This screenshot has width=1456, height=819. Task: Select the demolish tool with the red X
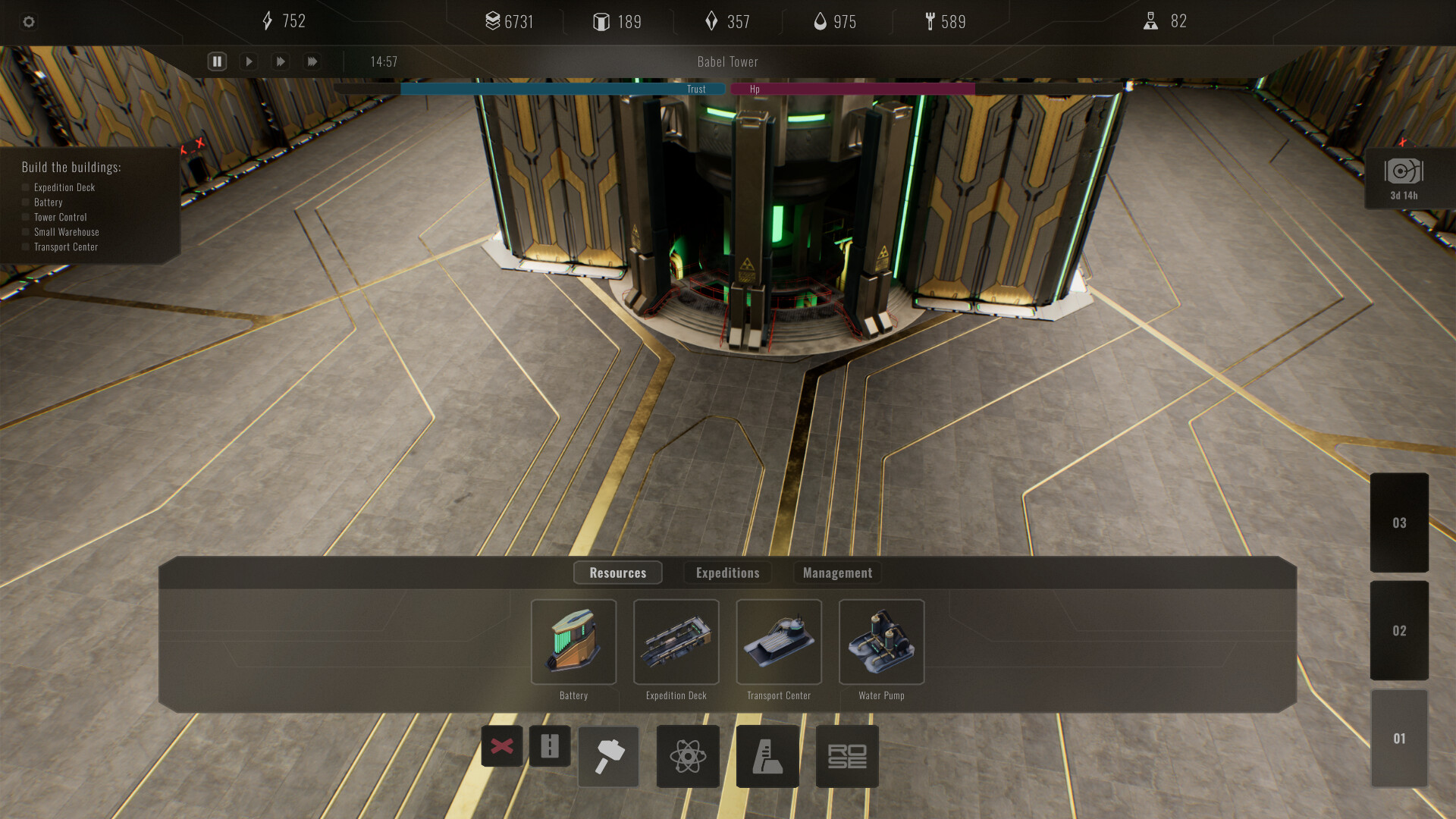tap(502, 746)
